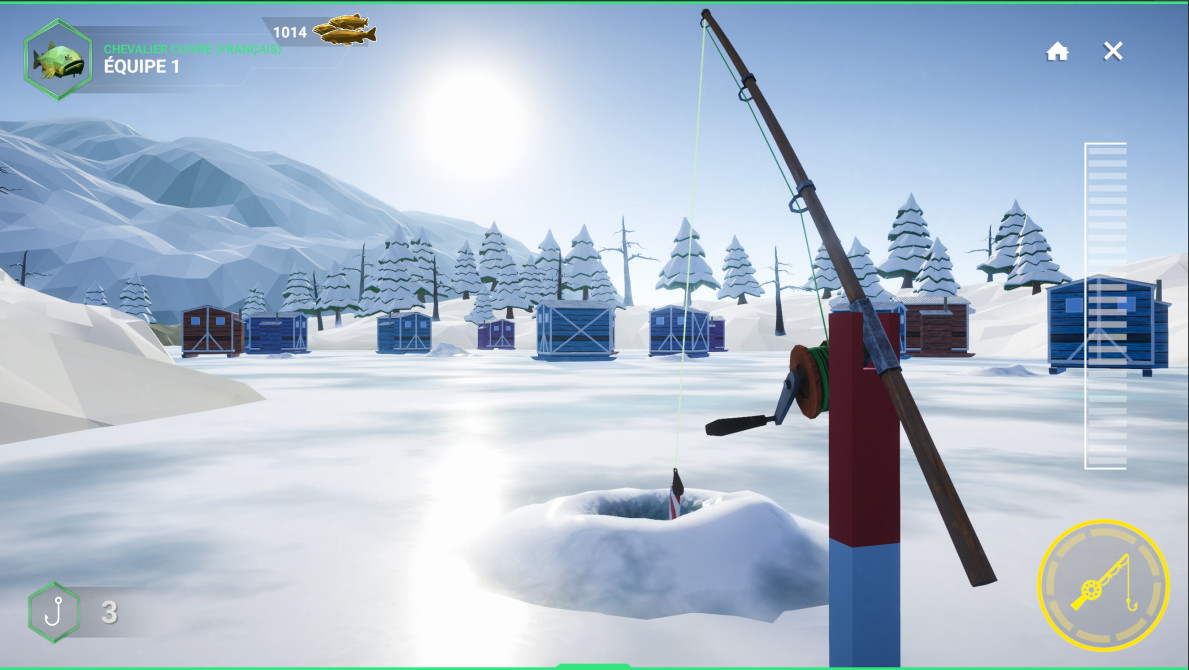Click the home icon button

[x=1057, y=52]
